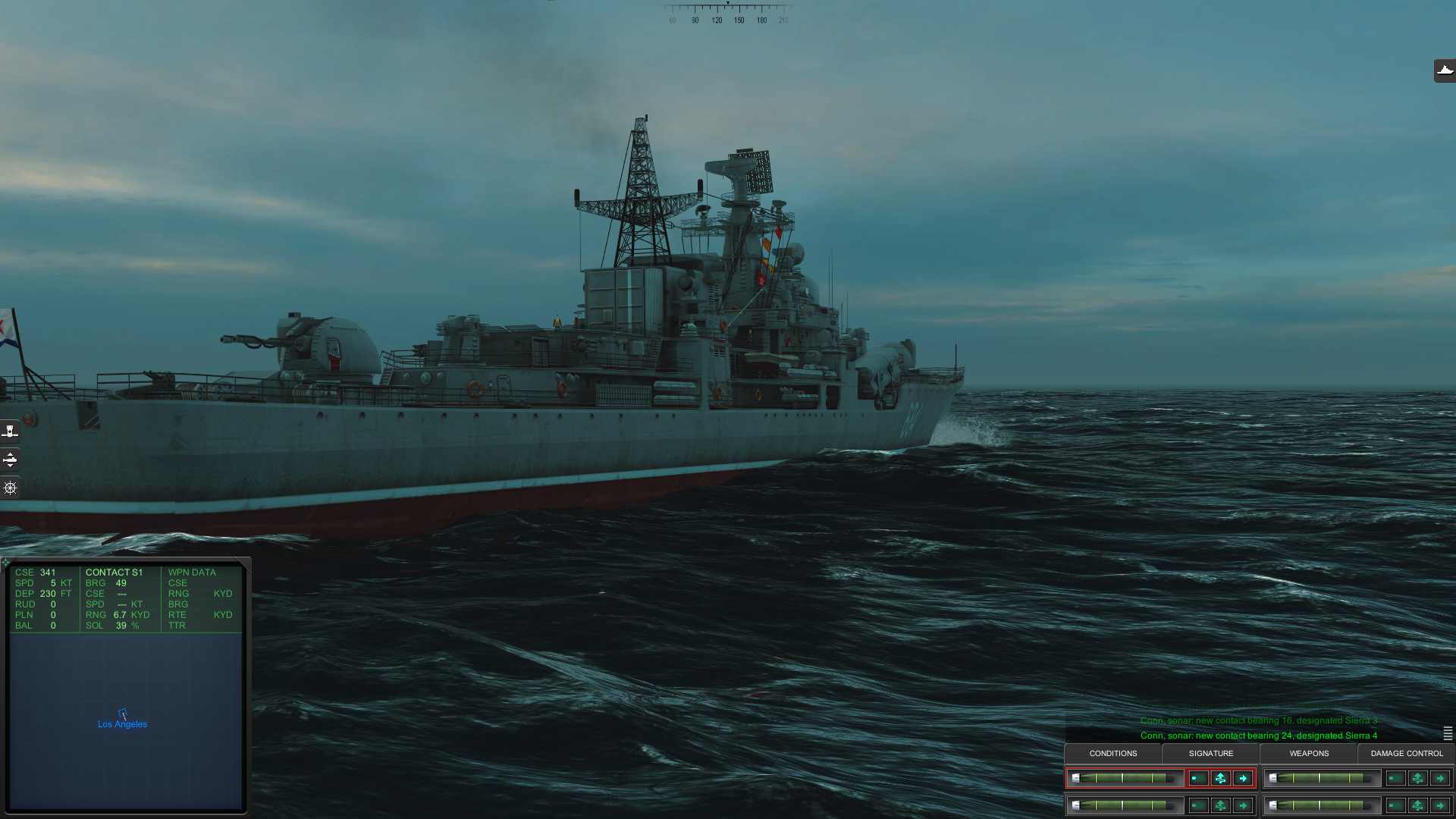Click the small torpedo button in the highlighted tube
1456x819 pixels.
(x=1198, y=778)
